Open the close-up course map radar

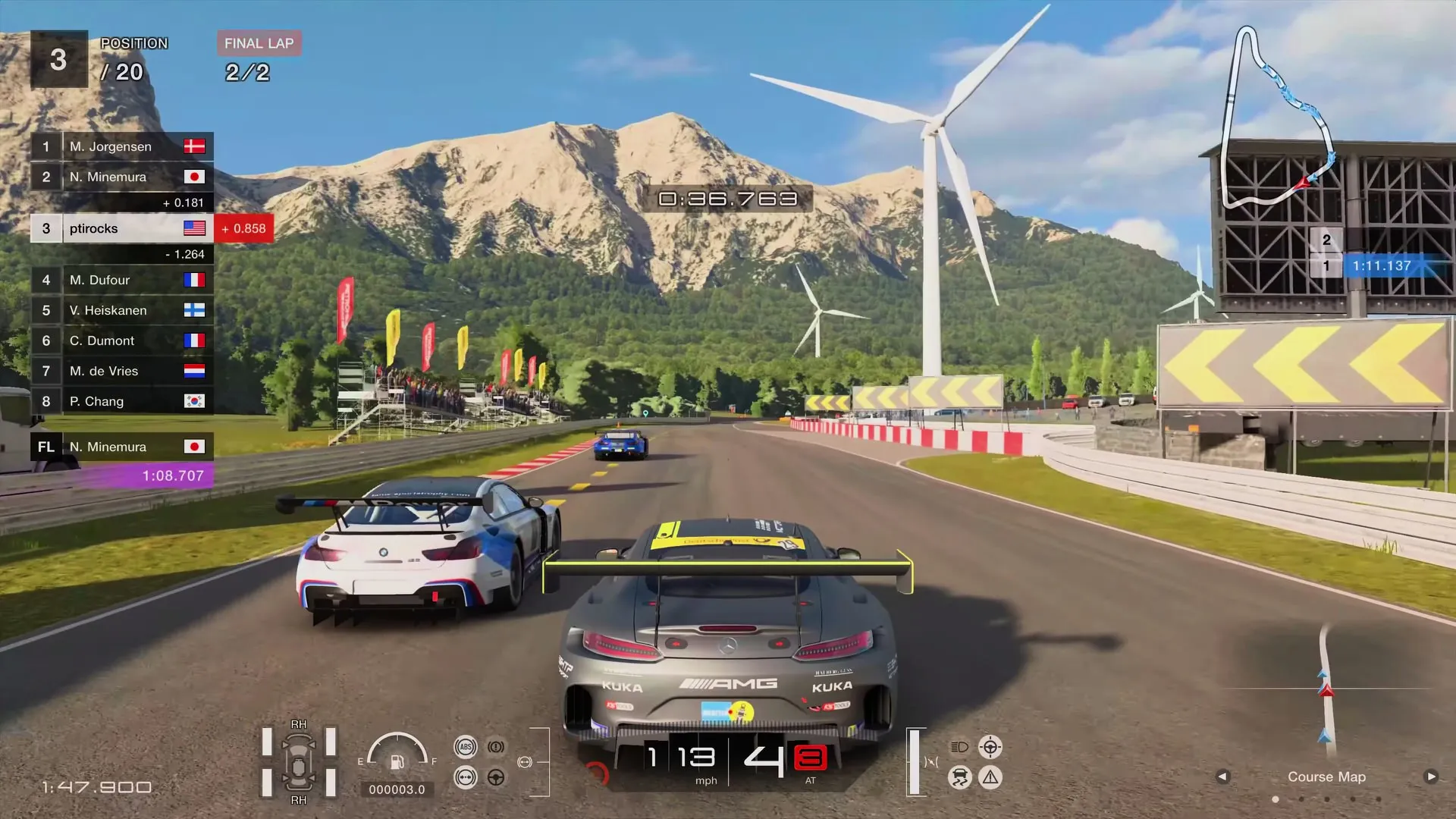1326,690
